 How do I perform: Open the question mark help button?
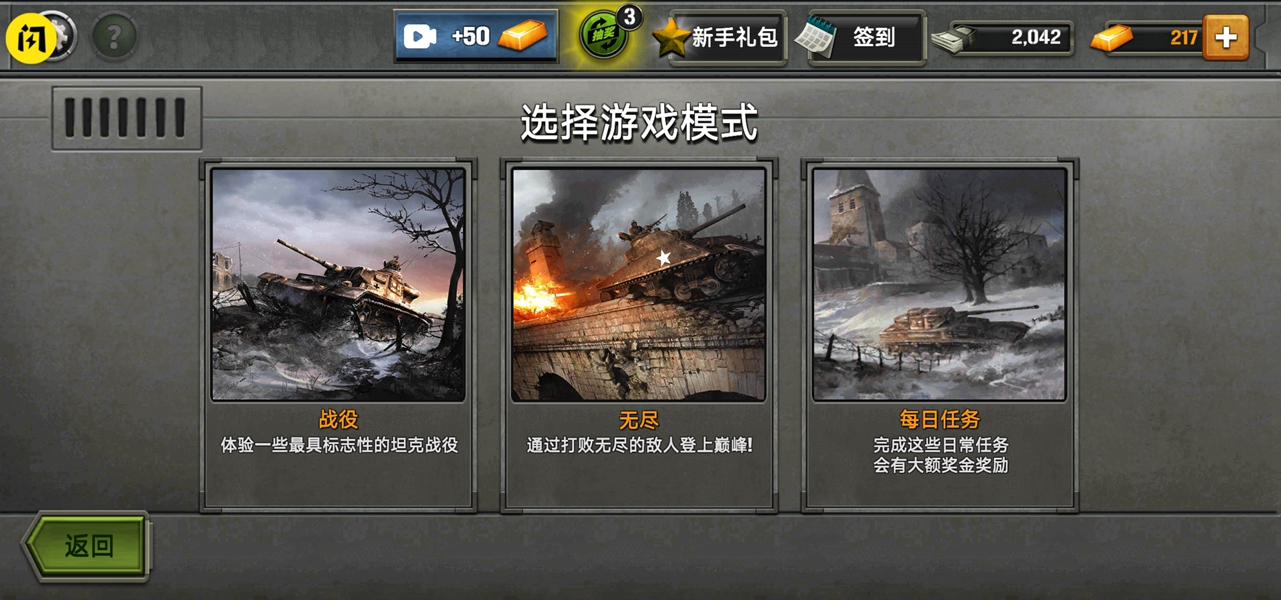[x=115, y=38]
